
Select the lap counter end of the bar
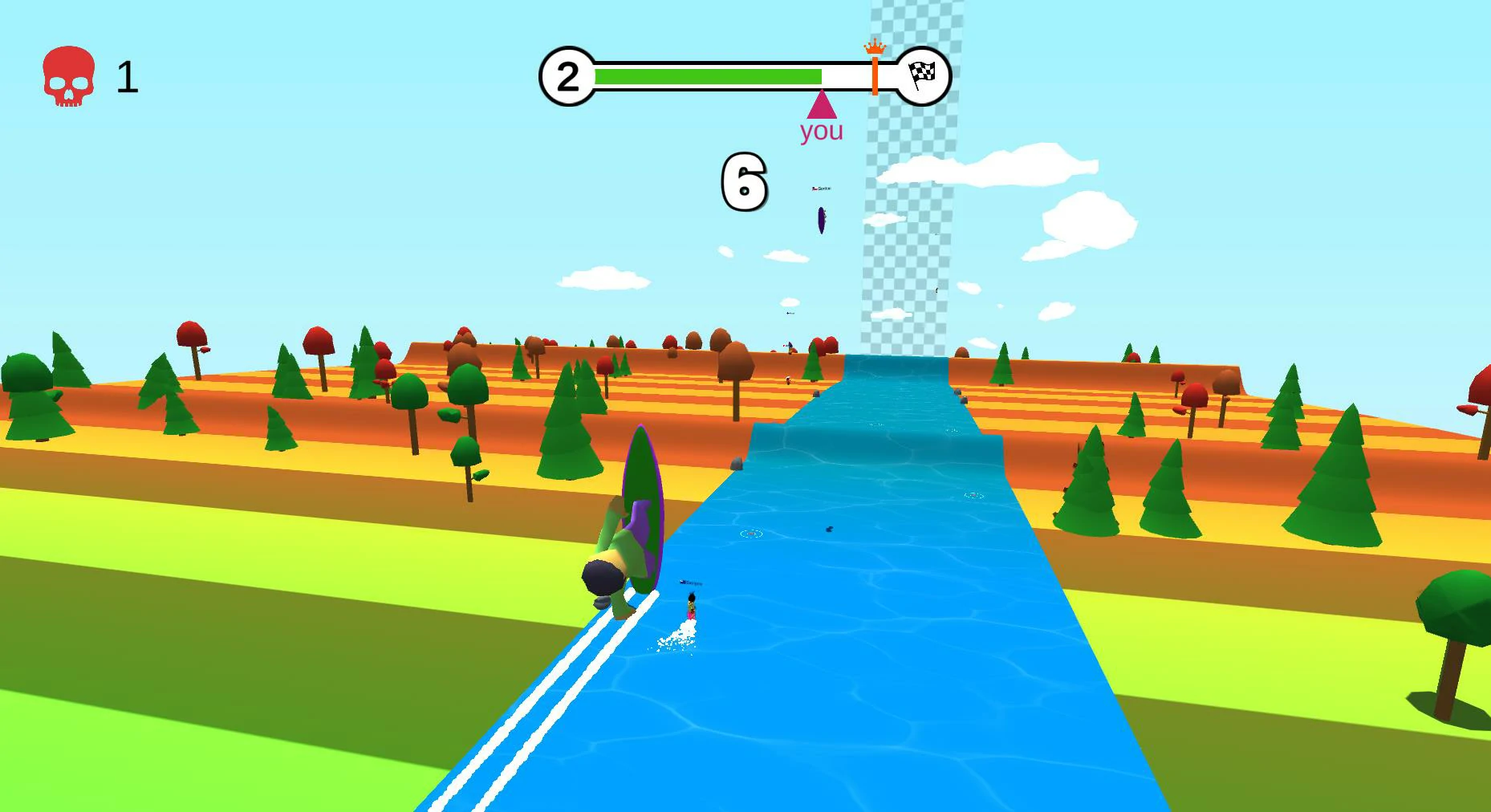pos(569,75)
